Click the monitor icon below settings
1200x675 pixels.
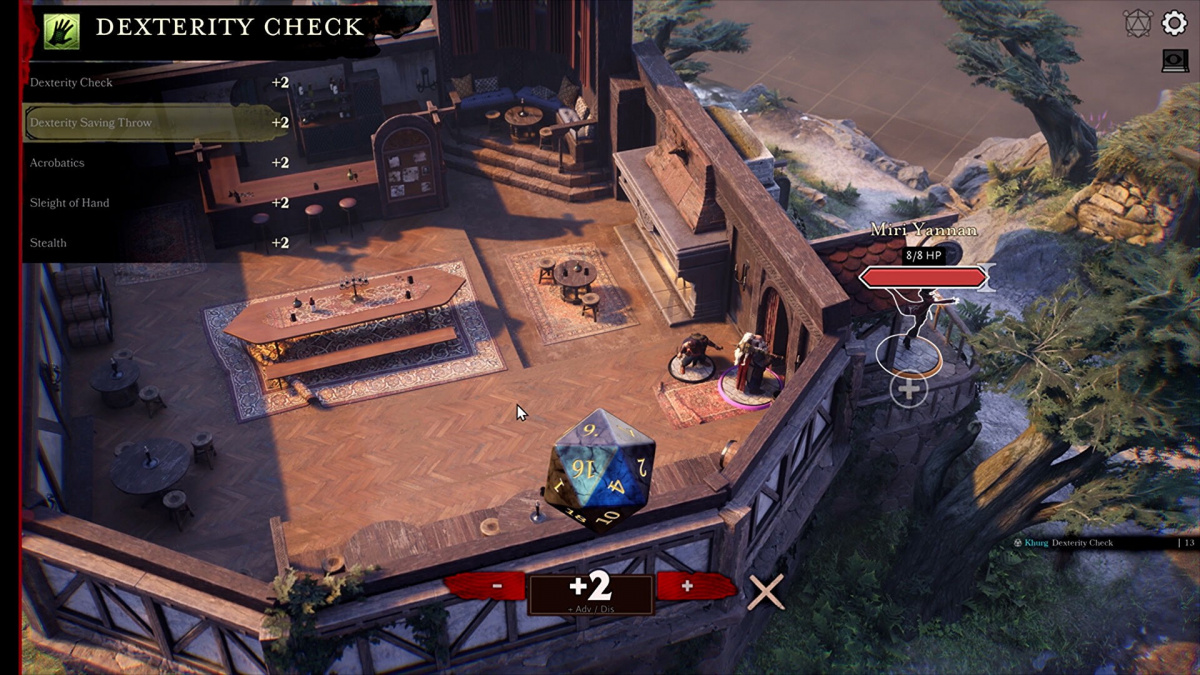1174,61
